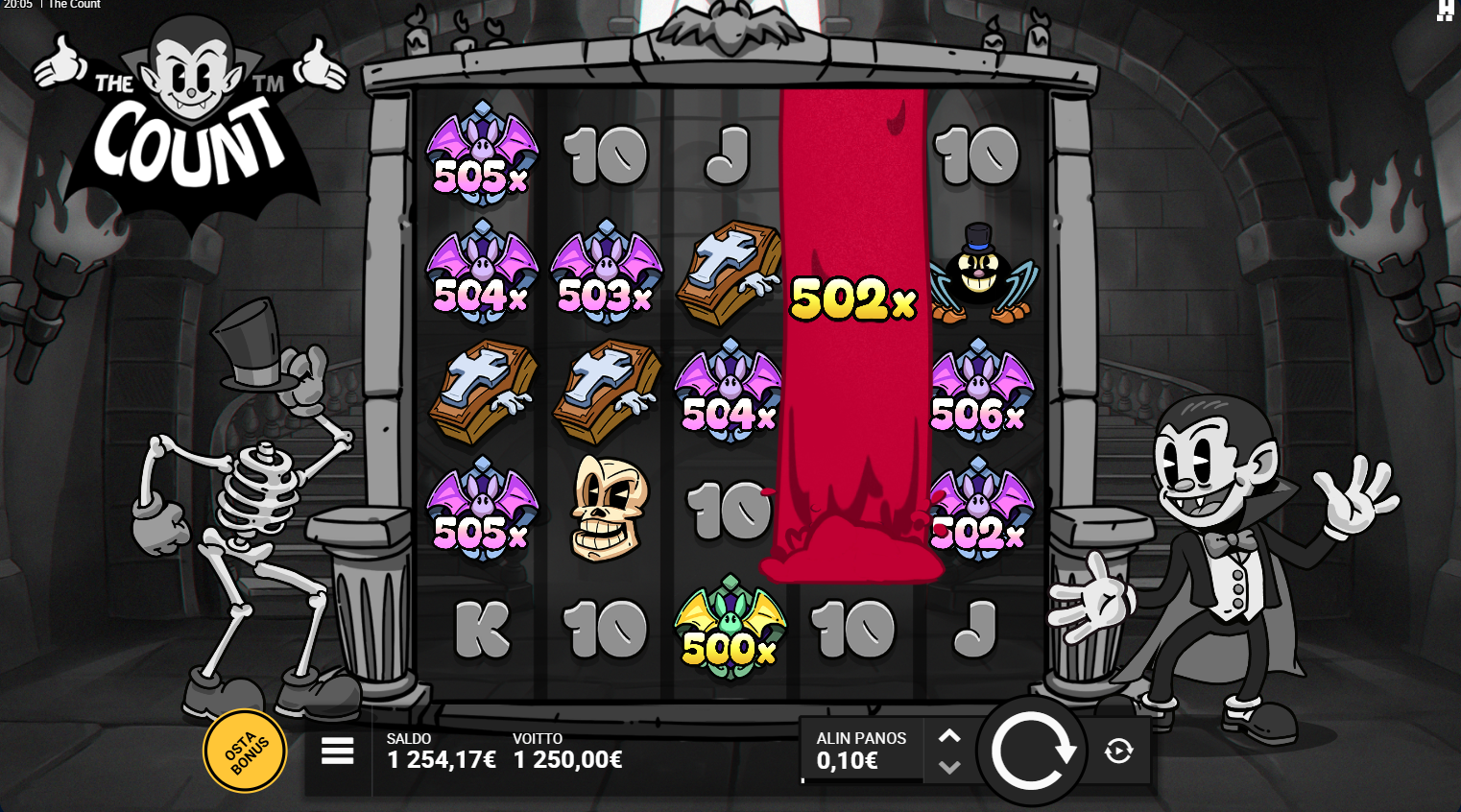
Task: Click the spider symbol wearing a top hat
Action: point(977,274)
